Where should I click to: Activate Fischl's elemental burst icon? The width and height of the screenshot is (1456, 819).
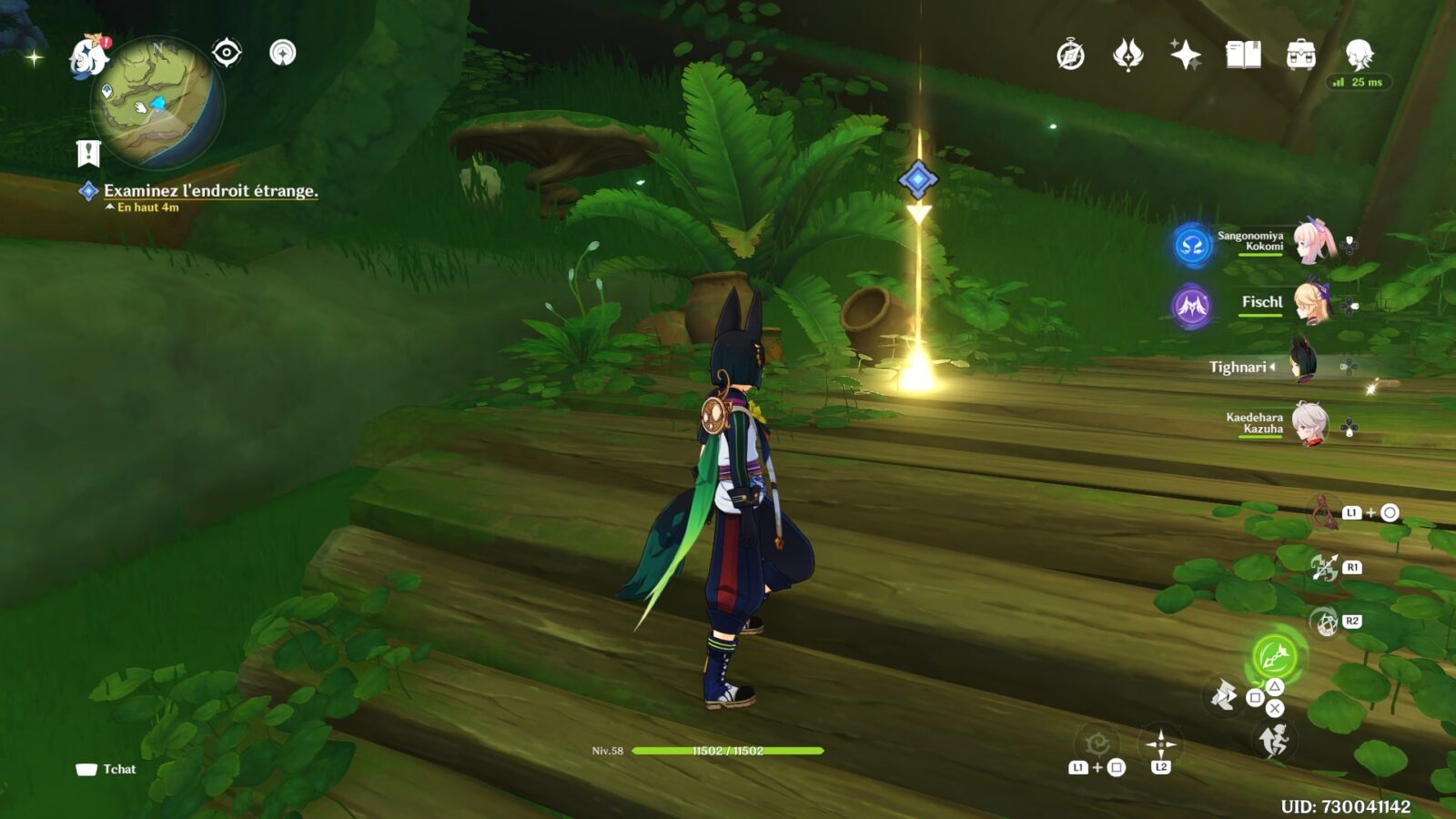pos(1191,306)
